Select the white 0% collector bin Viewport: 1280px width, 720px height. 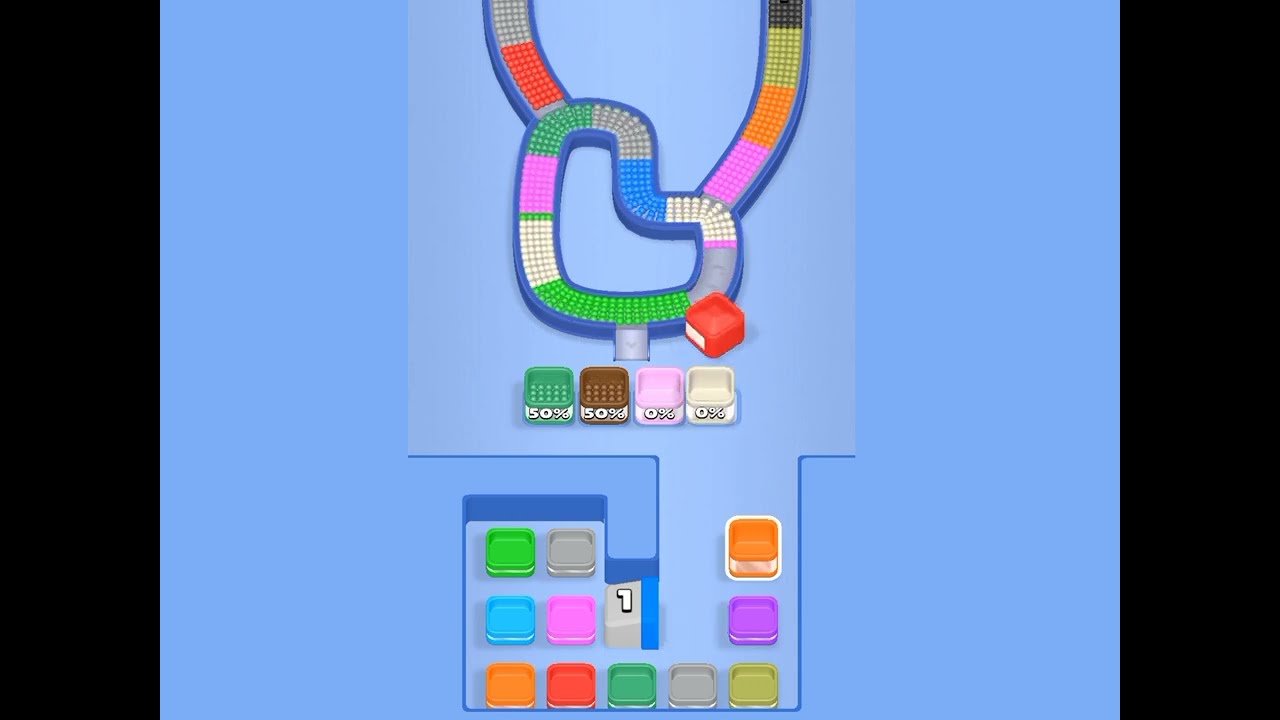tap(712, 395)
